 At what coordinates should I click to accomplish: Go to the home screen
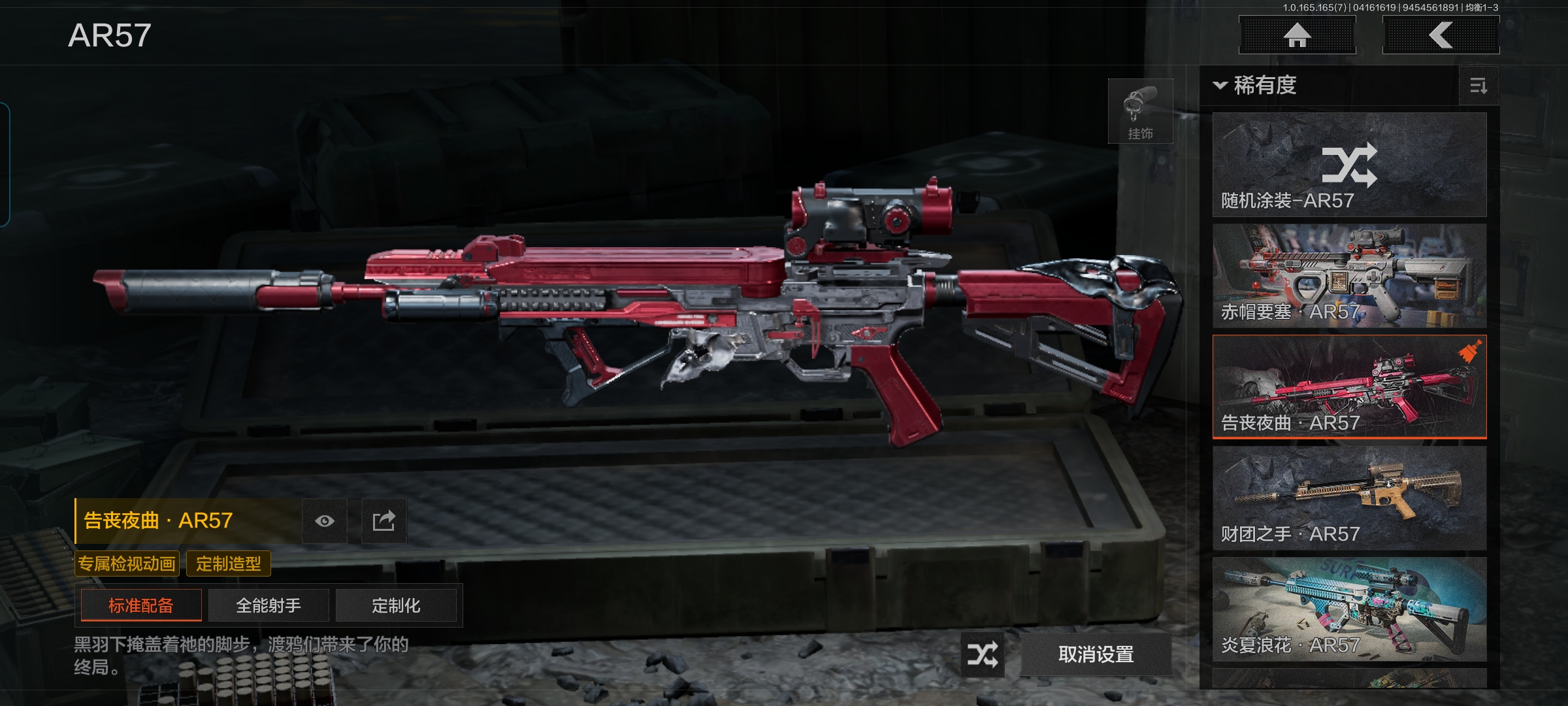click(1297, 35)
